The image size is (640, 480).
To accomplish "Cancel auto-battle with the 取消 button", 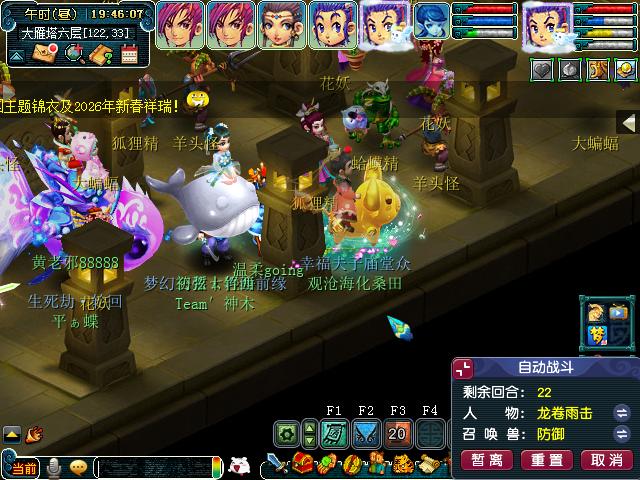I will point(607,460).
